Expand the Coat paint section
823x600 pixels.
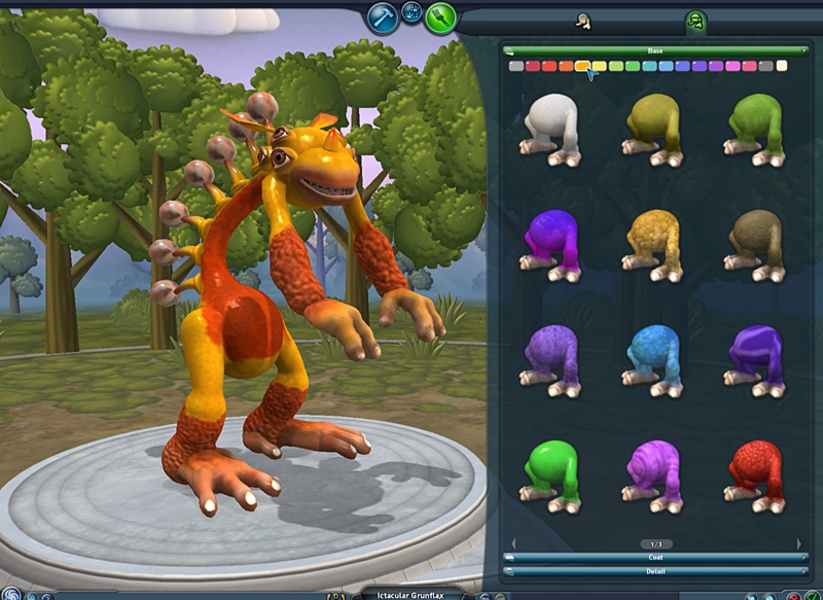coord(656,557)
